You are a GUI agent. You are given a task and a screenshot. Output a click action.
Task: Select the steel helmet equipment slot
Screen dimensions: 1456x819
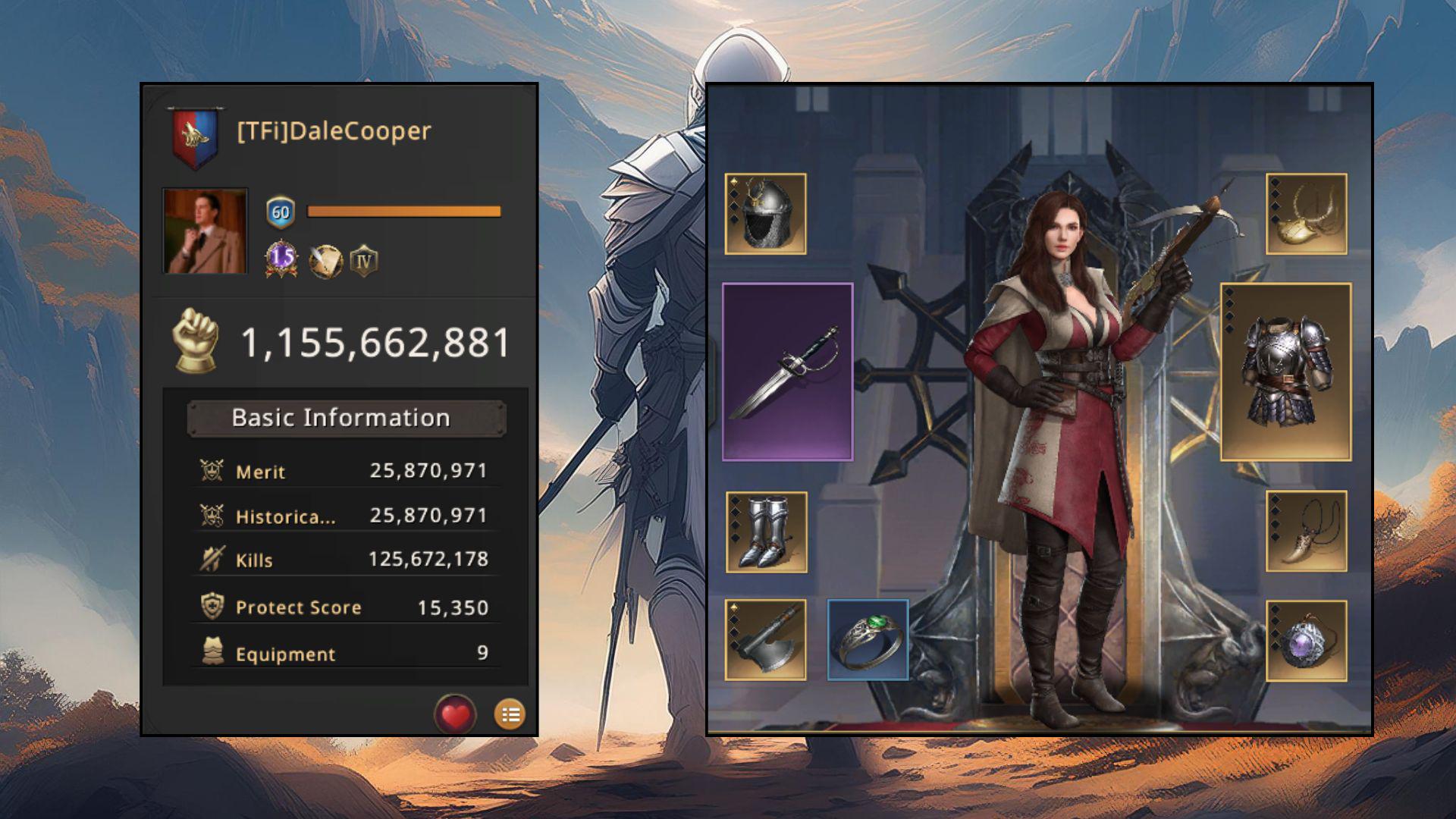click(765, 214)
